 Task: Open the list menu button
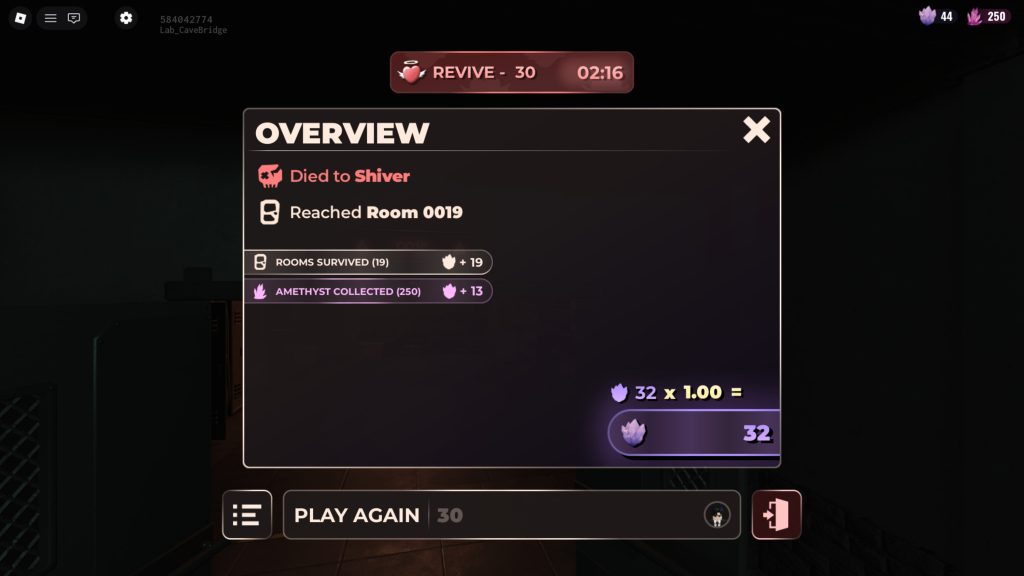[x=247, y=515]
